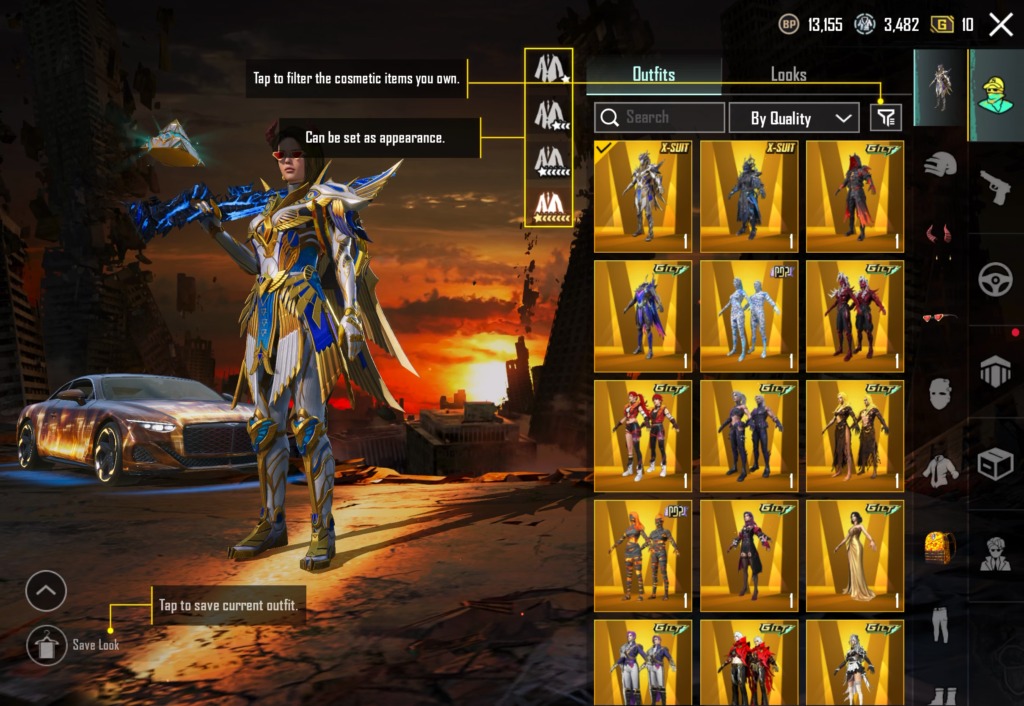
Task: Open the pistol weapon skins category
Action: [x=996, y=187]
